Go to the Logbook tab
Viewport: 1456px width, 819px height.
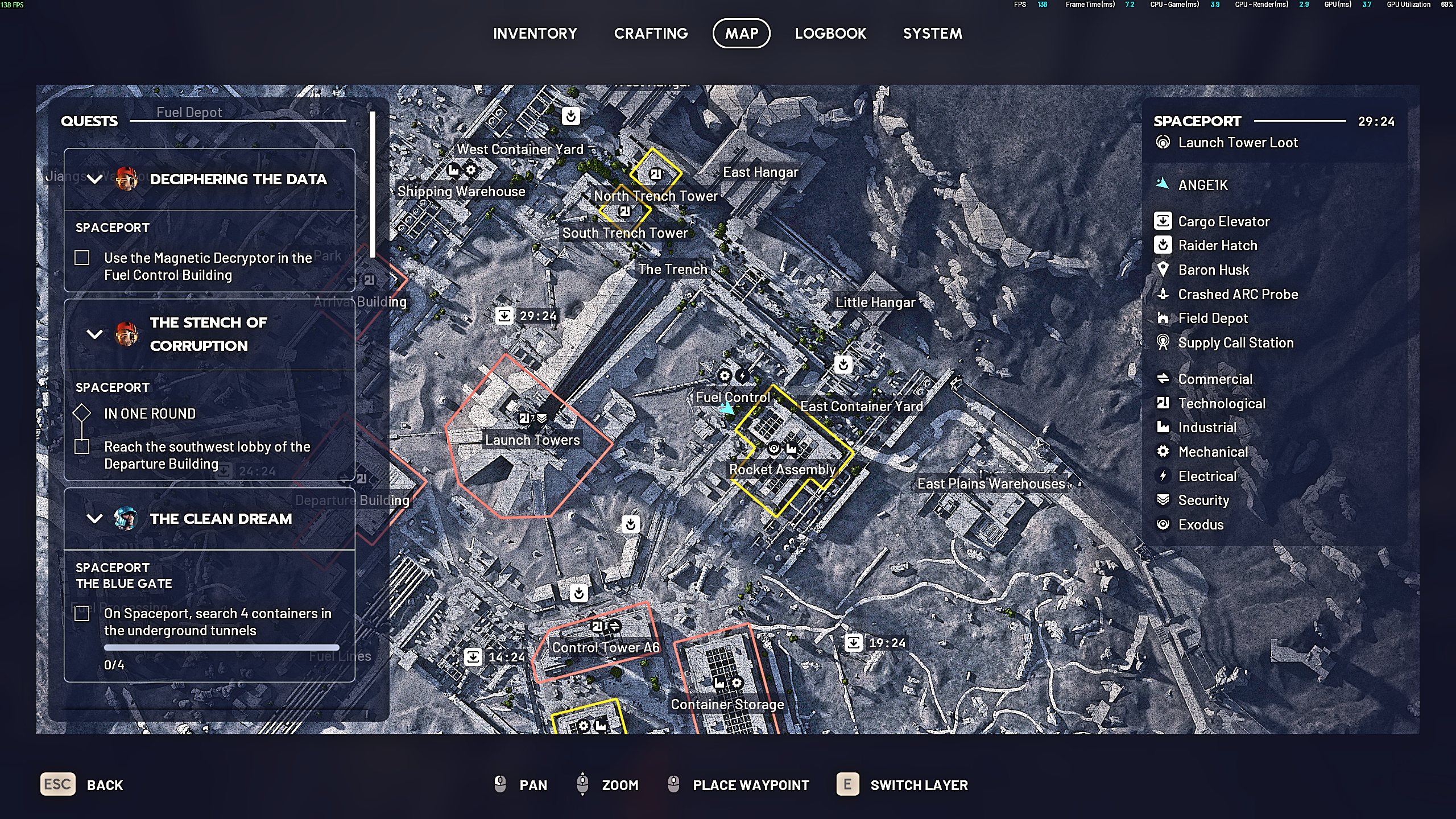pyautogui.click(x=830, y=34)
